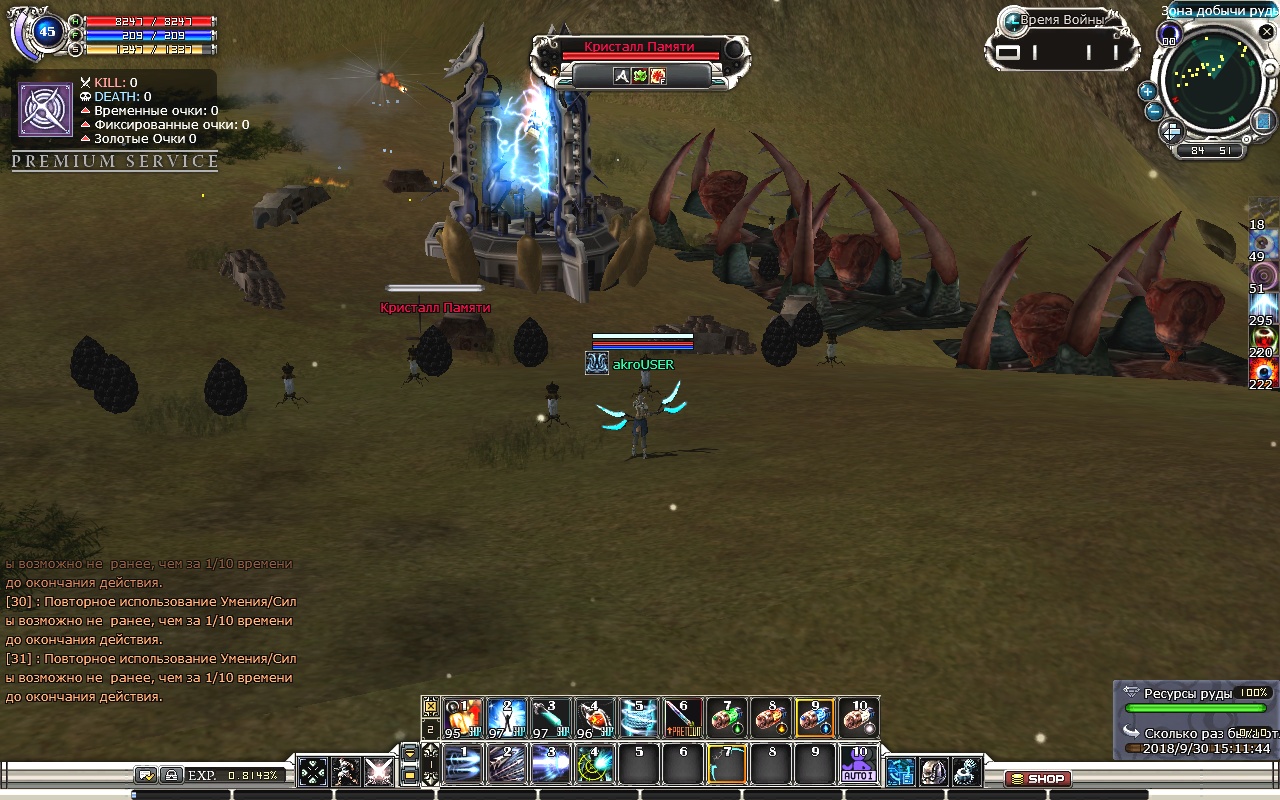1280x800 pixels.
Task: Open the SHOP button
Action: click(x=1037, y=779)
